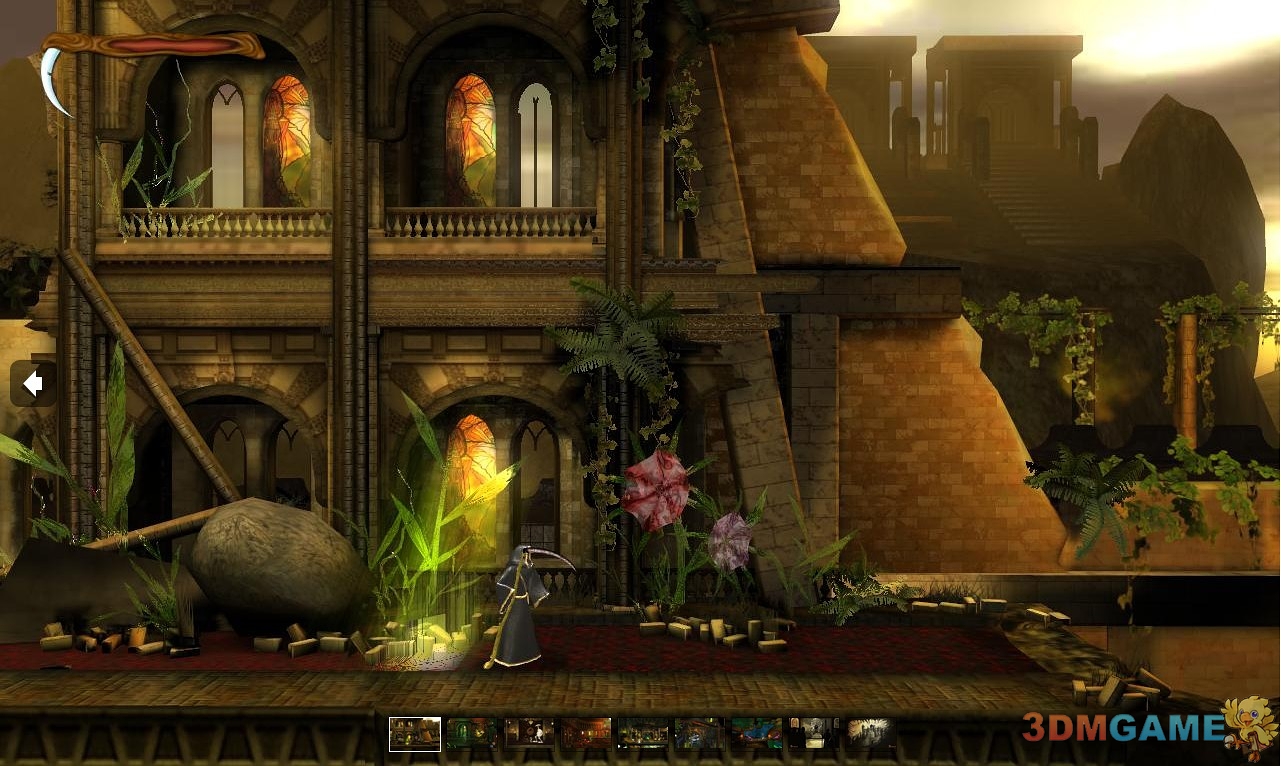View the thumbnail showing a white creature
This screenshot has height=766, width=1281.
pyautogui.click(x=529, y=734)
